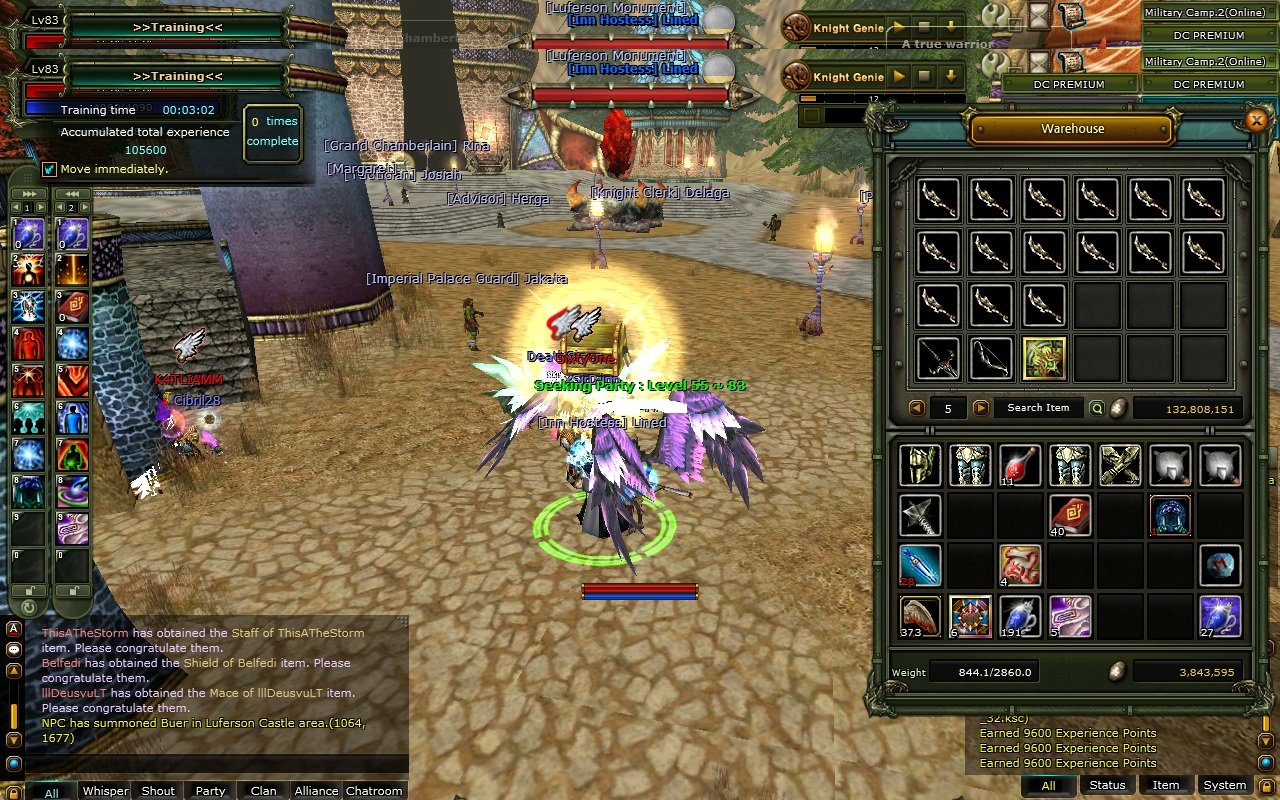
Task: Select the red book stack of 40
Action: click(1070, 516)
